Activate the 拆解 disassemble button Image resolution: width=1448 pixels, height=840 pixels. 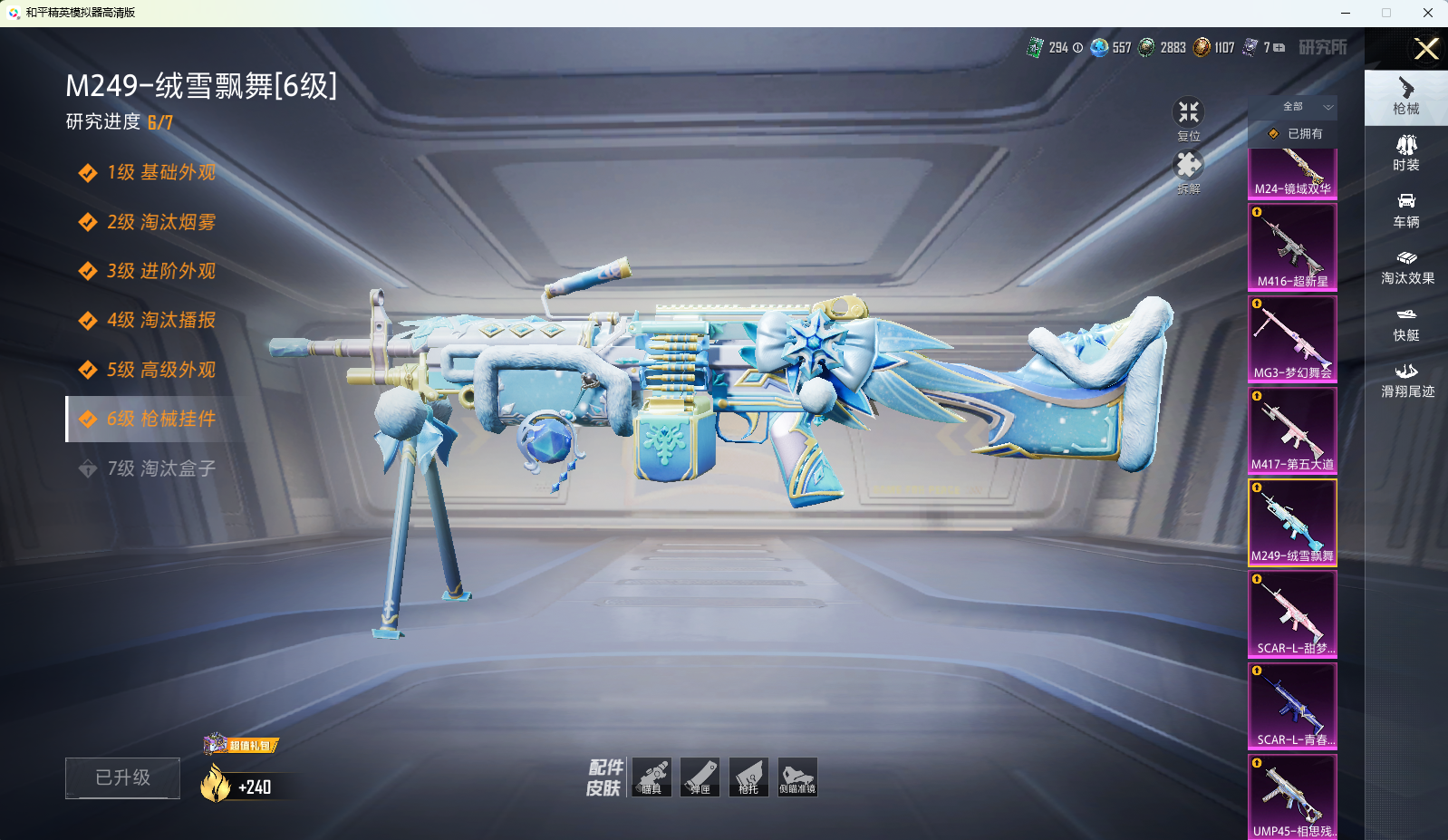[1188, 169]
